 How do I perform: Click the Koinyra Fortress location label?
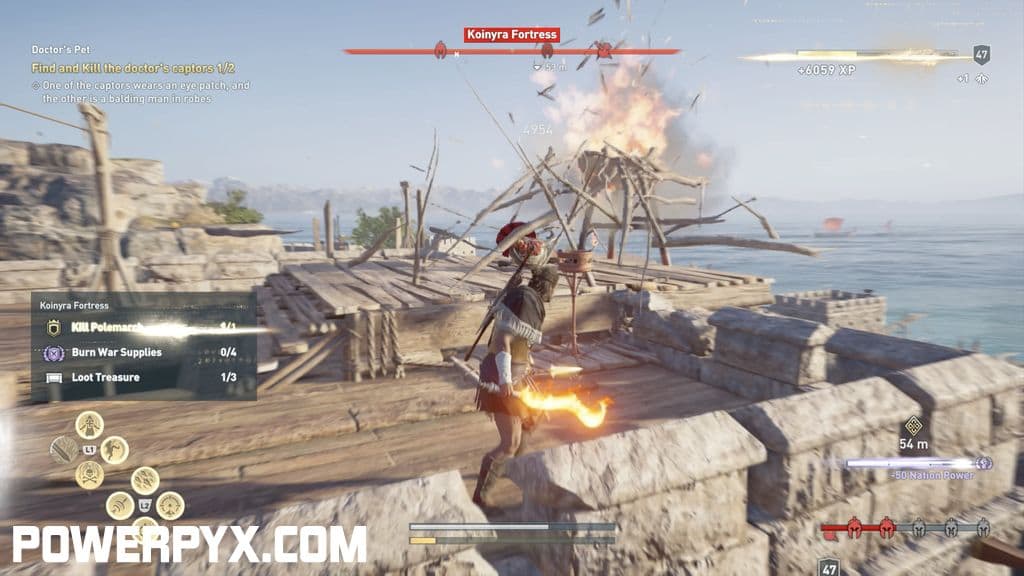point(511,35)
